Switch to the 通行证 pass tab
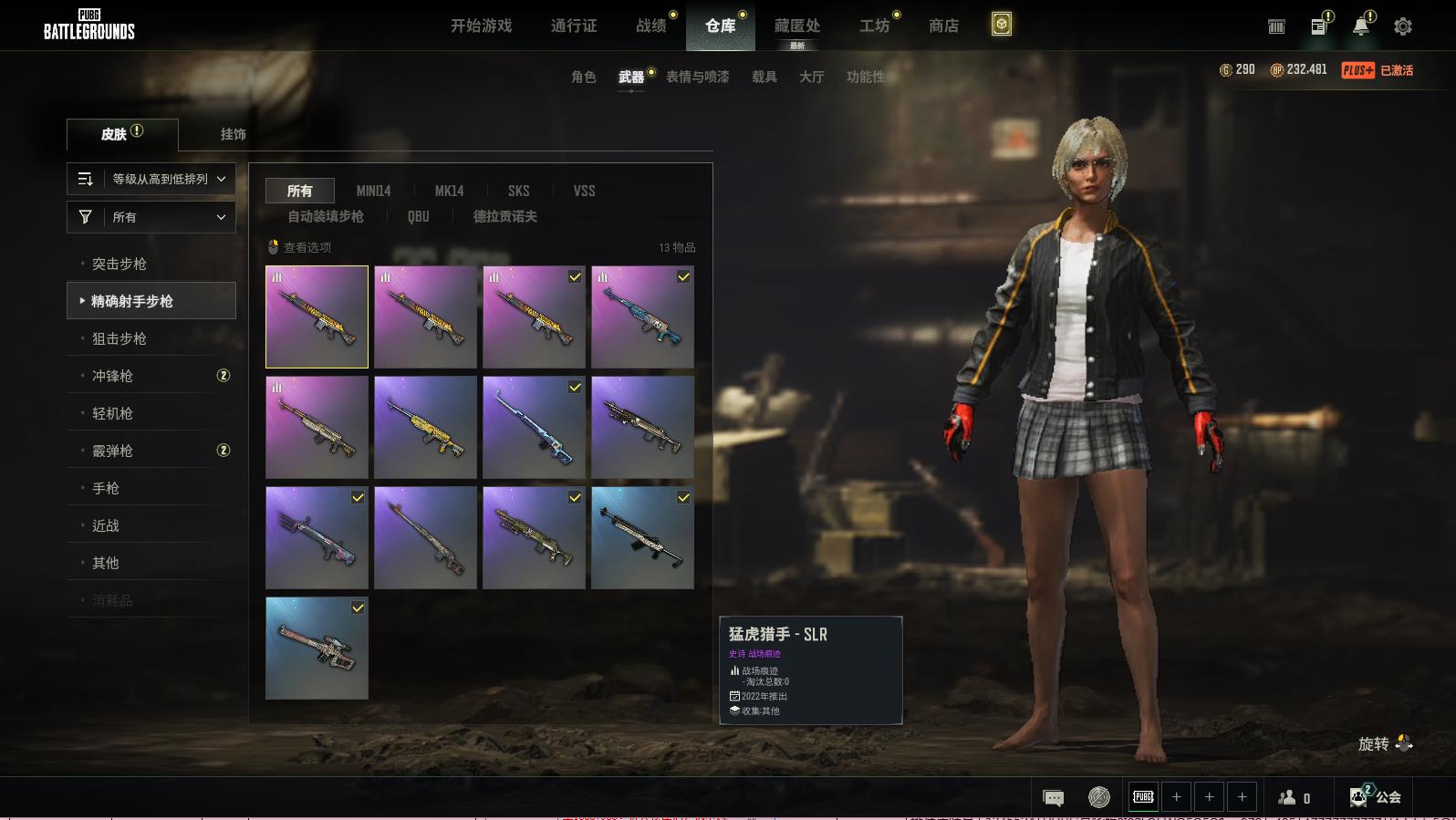 tap(574, 26)
